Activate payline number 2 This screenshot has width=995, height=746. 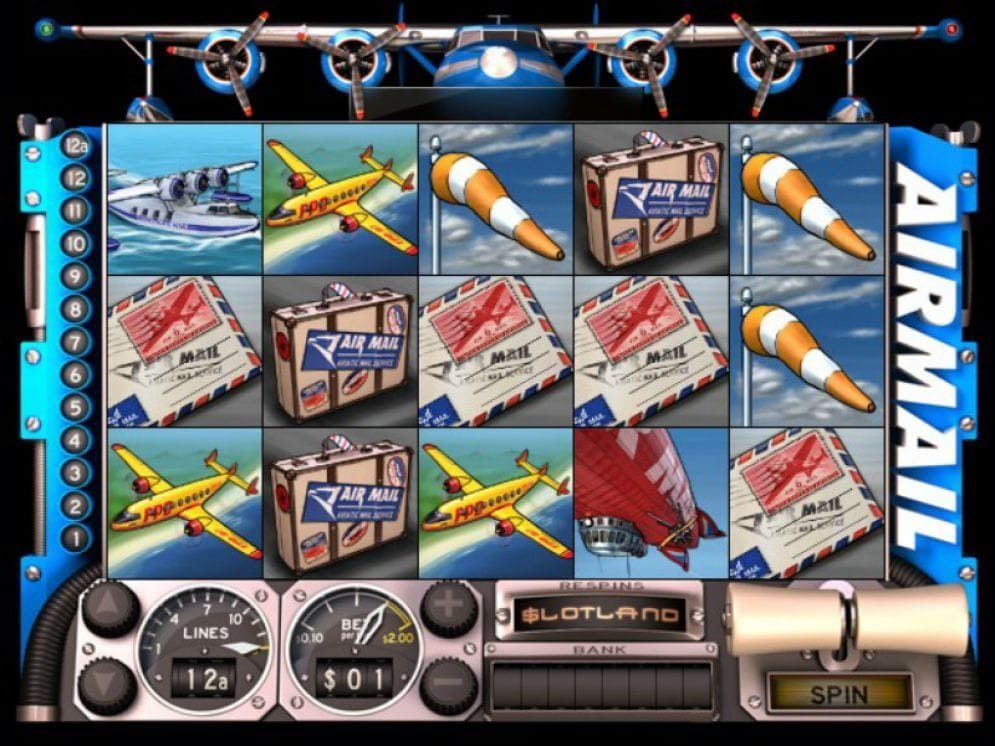pyautogui.click(x=76, y=505)
